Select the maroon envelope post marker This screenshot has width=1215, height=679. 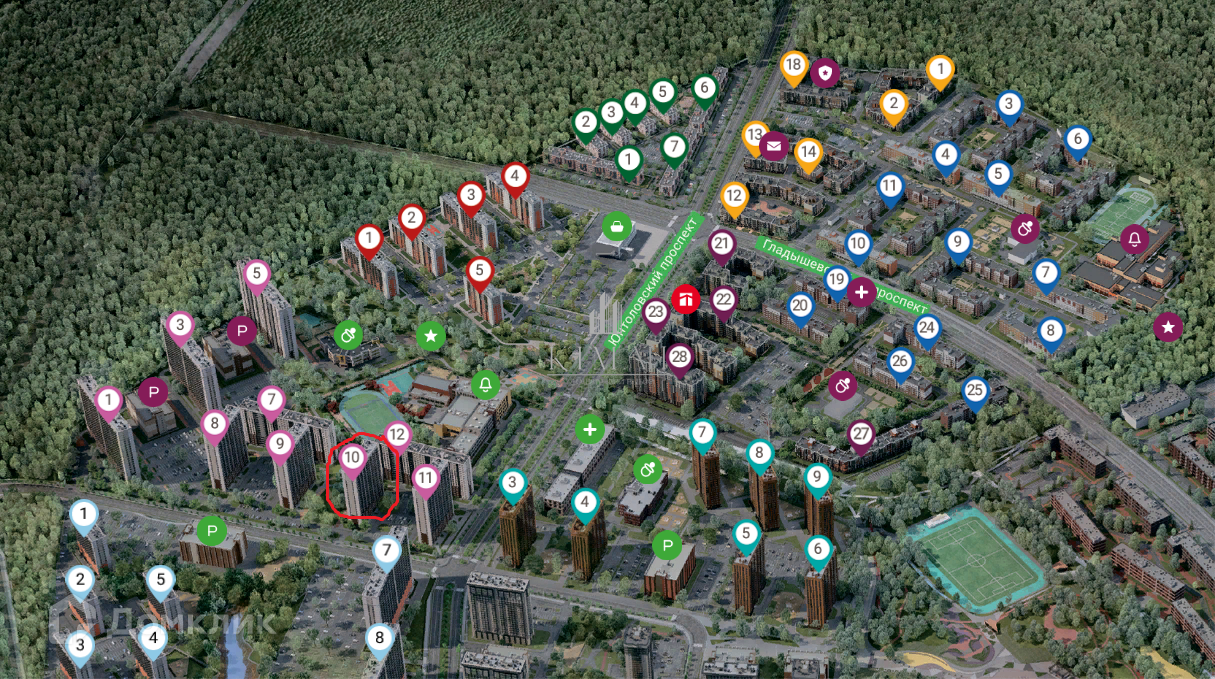(774, 146)
